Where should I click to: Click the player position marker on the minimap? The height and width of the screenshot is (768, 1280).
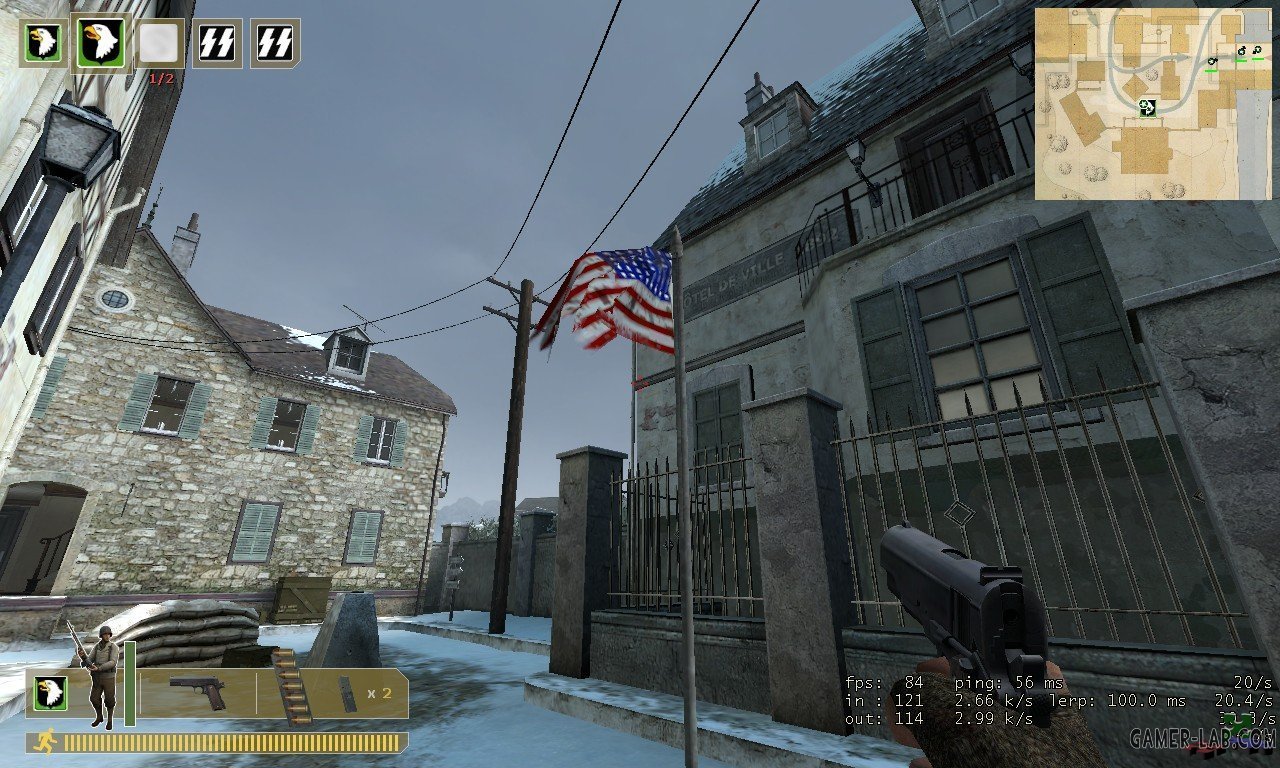point(1147,107)
